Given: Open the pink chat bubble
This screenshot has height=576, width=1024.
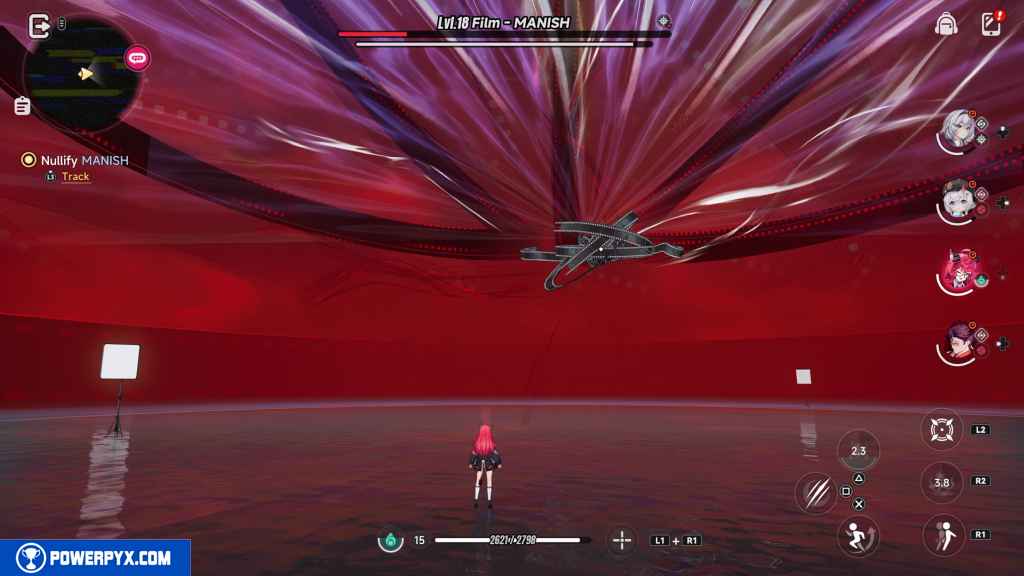Looking at the screenshot, I should pos(137,59).
